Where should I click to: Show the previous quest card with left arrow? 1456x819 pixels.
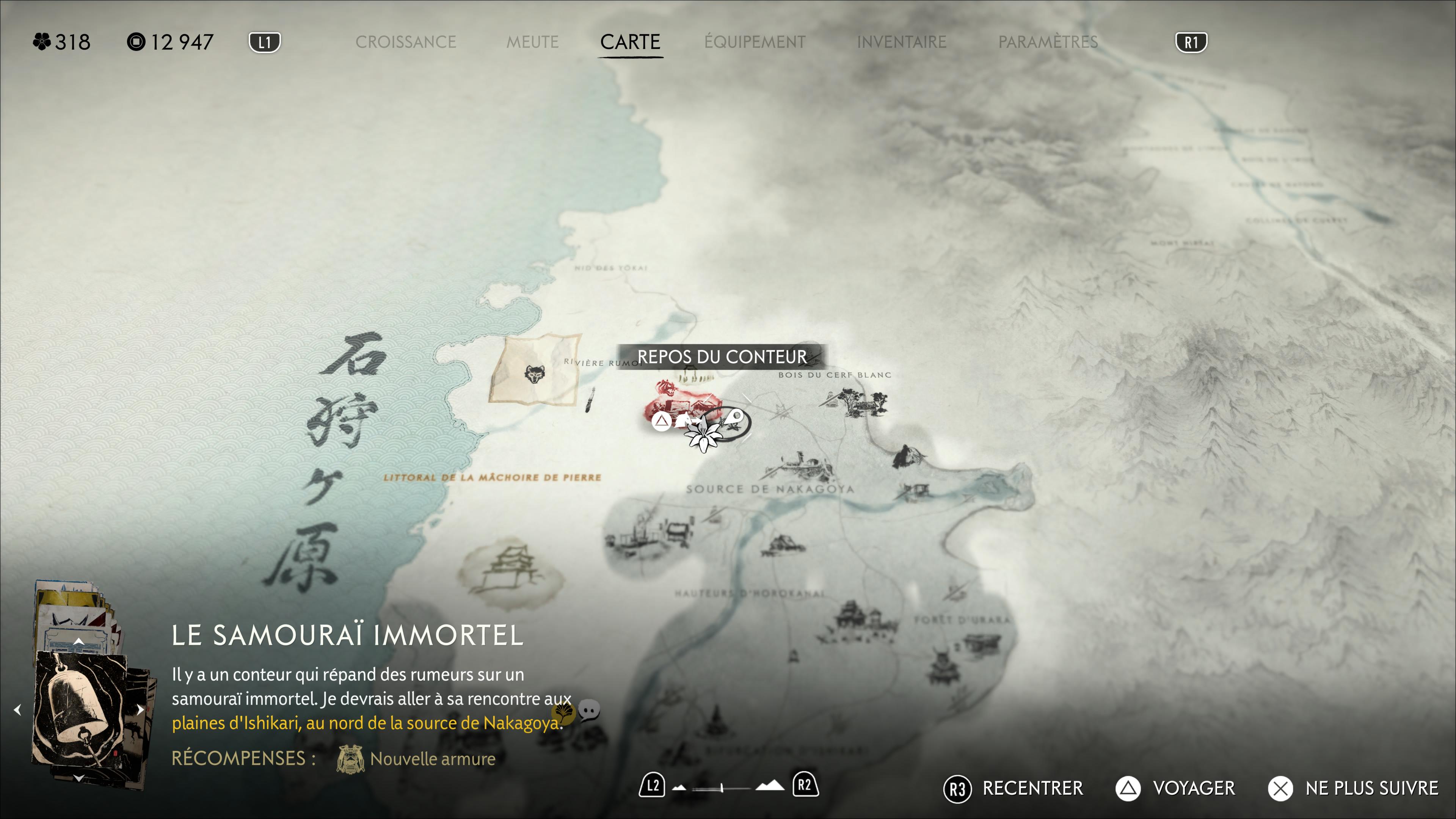17,709
